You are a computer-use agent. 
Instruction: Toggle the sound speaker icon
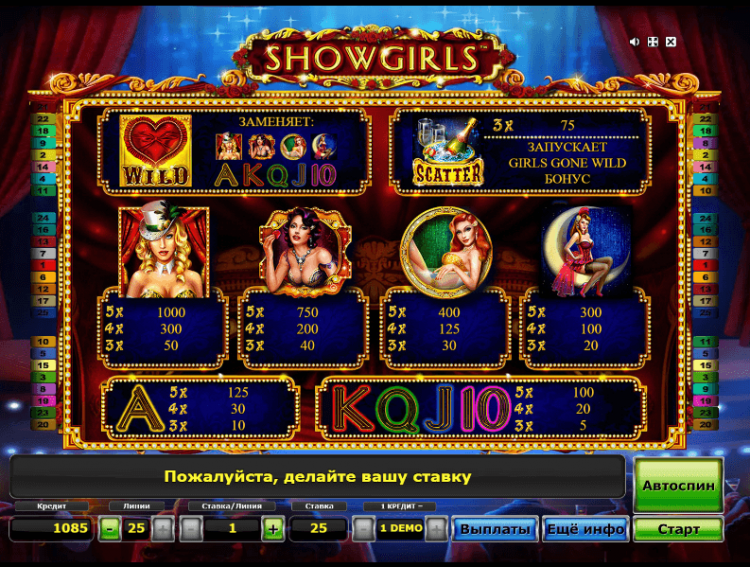coord(634,42)
